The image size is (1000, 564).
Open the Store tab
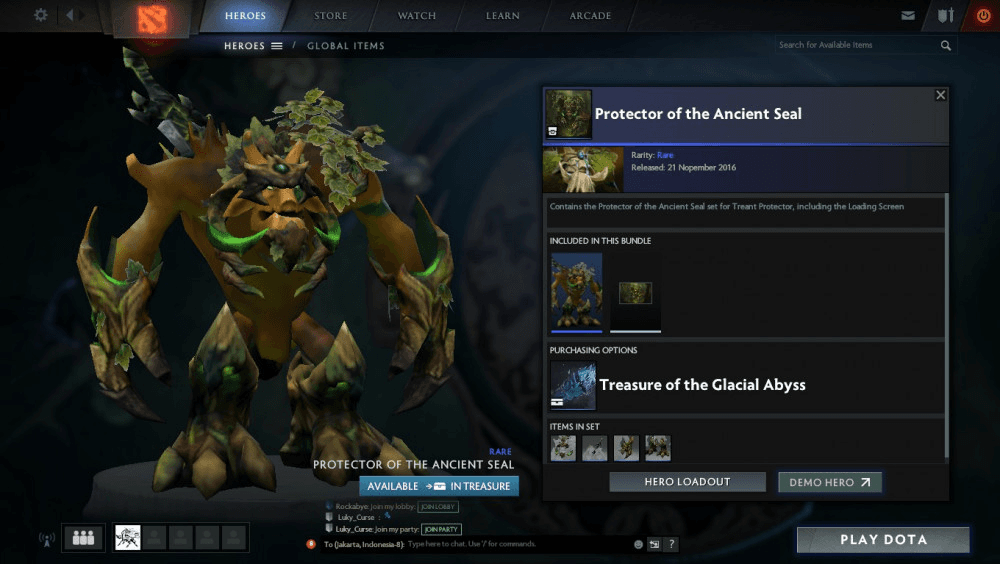point(331,16)
